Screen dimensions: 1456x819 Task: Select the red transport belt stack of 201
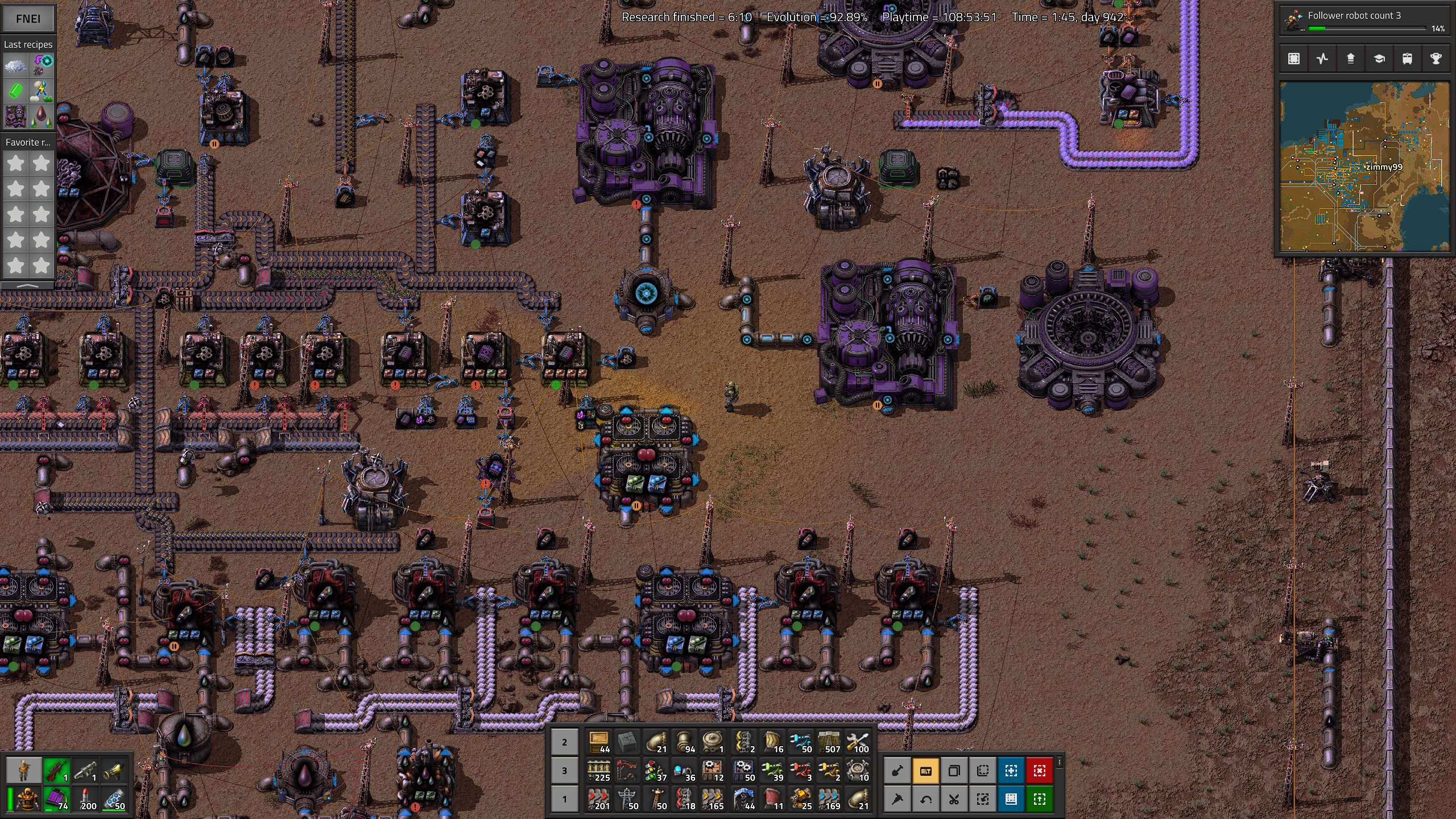[599, 799]
